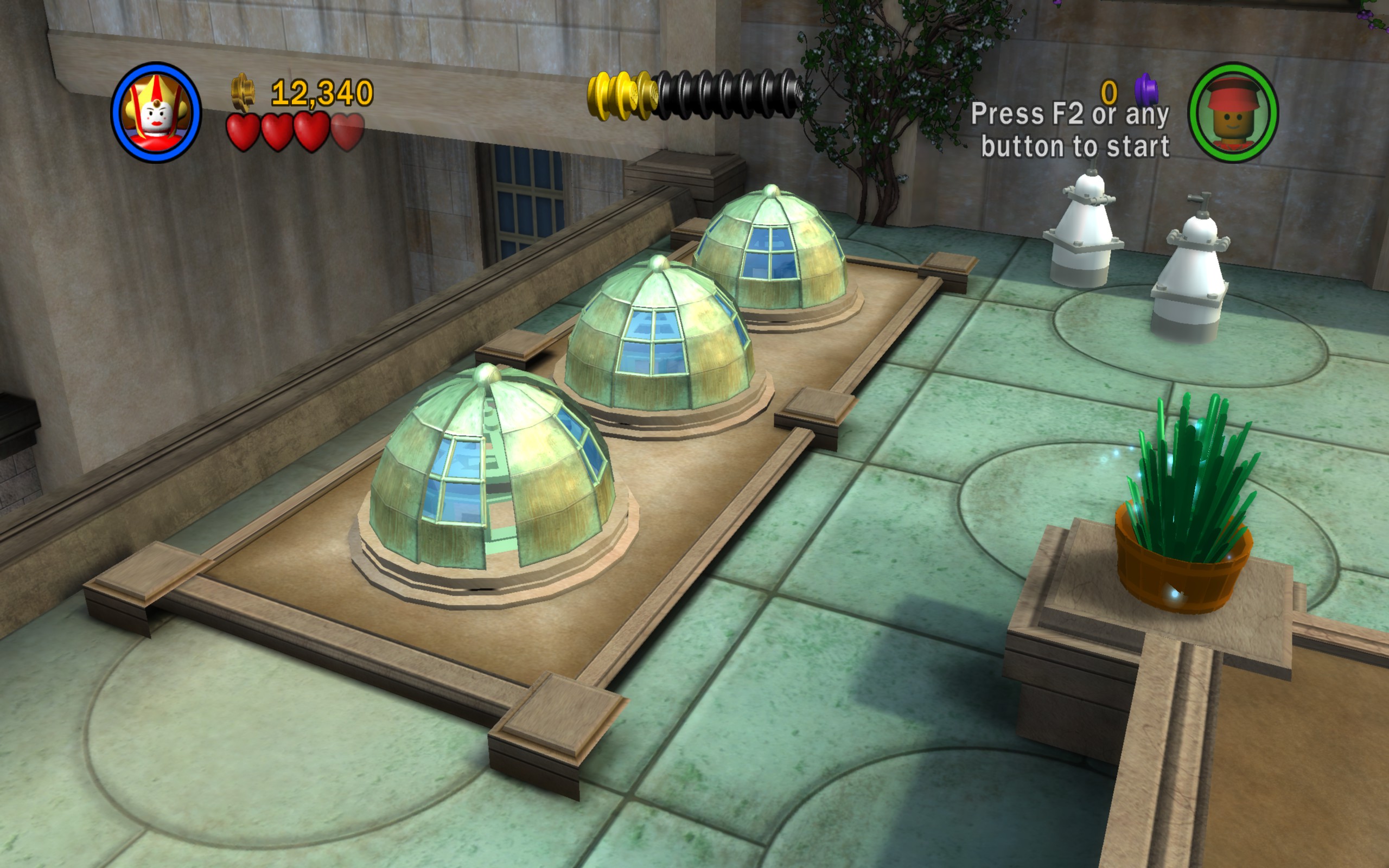Select the Queen Amidala player portrait

pos(156,112)
